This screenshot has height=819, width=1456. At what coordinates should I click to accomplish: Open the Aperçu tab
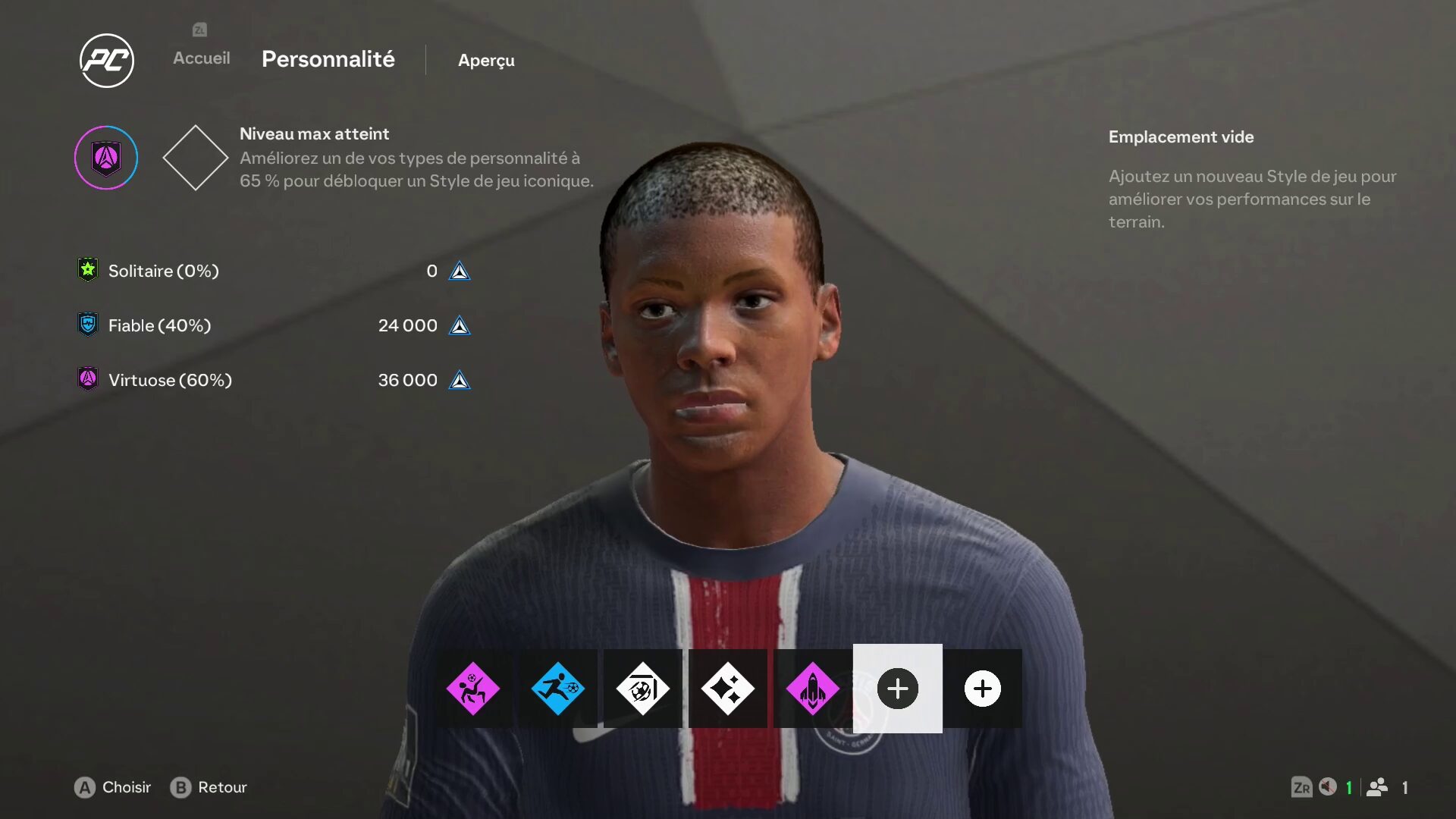(x=486, y=61)
